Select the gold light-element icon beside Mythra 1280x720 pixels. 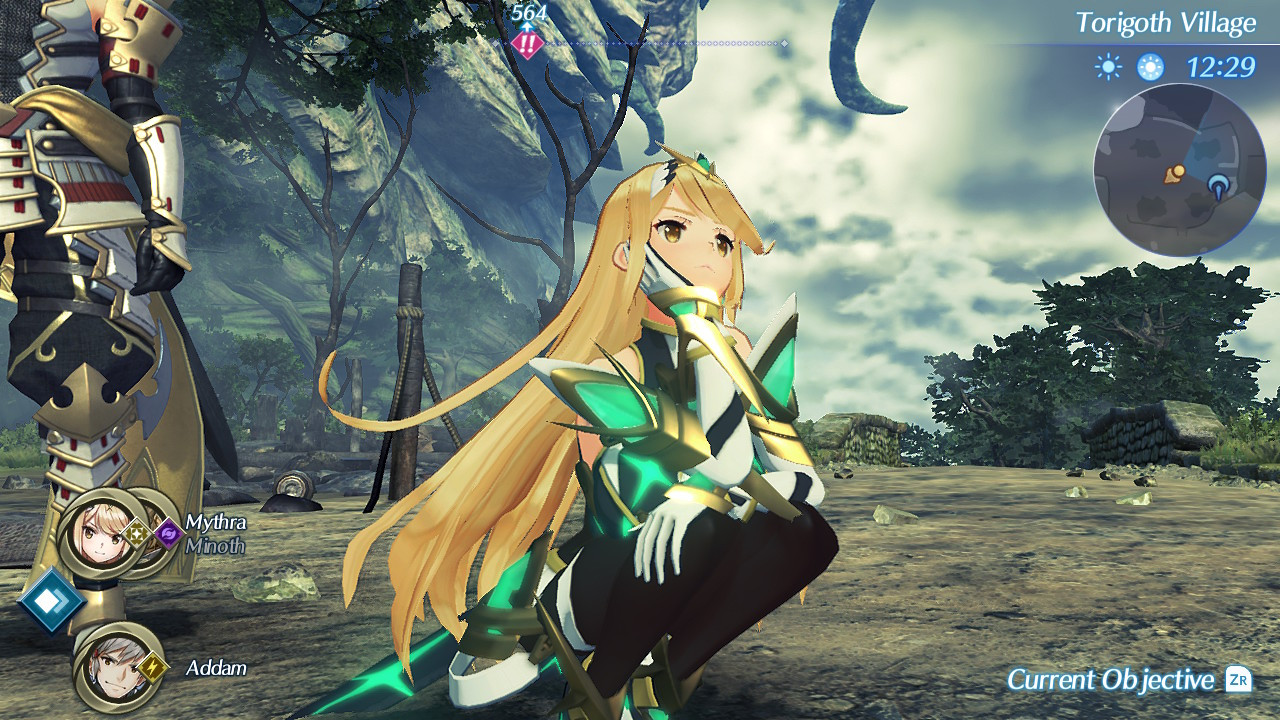point(137,533)
